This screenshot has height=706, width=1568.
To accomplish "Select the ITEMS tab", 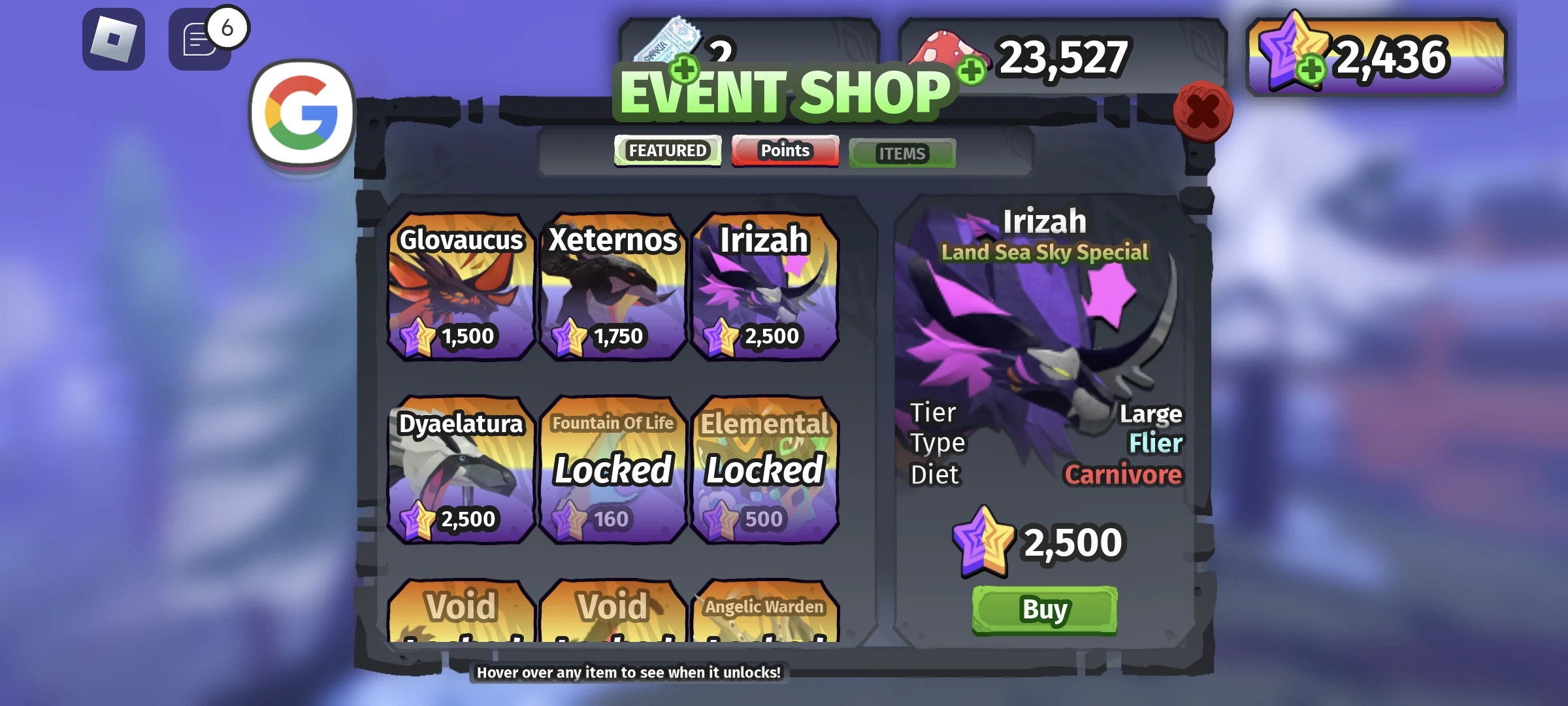I will coord(902,153).
